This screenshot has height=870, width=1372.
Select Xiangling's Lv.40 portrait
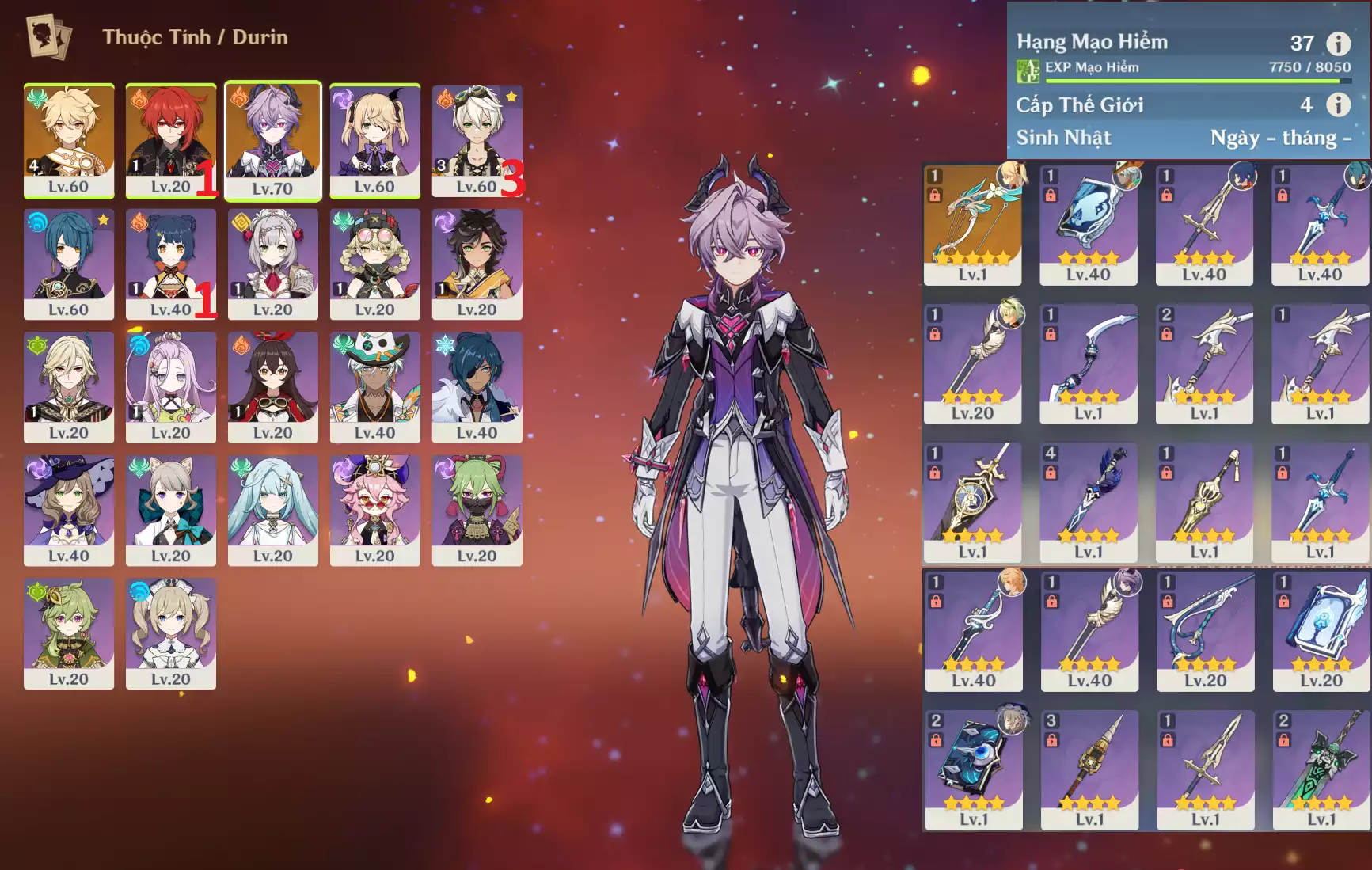coord(170,264)
